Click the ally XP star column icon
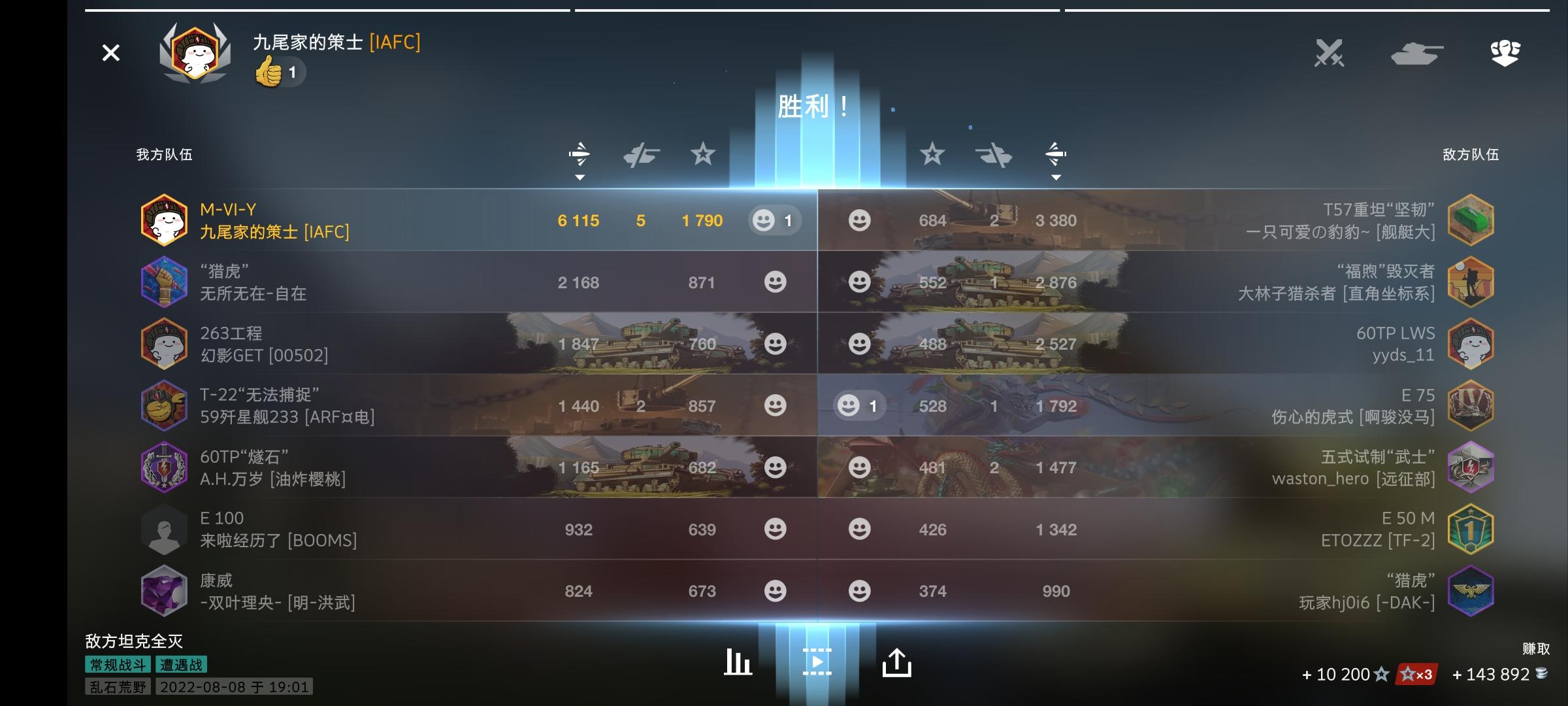The height and width of the screenshot is (706, 1568). (x=702, y=154)
